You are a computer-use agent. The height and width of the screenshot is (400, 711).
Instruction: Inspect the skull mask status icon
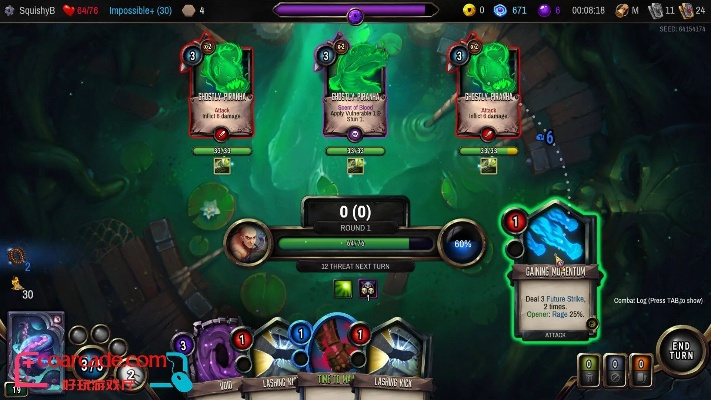point(367,289)
